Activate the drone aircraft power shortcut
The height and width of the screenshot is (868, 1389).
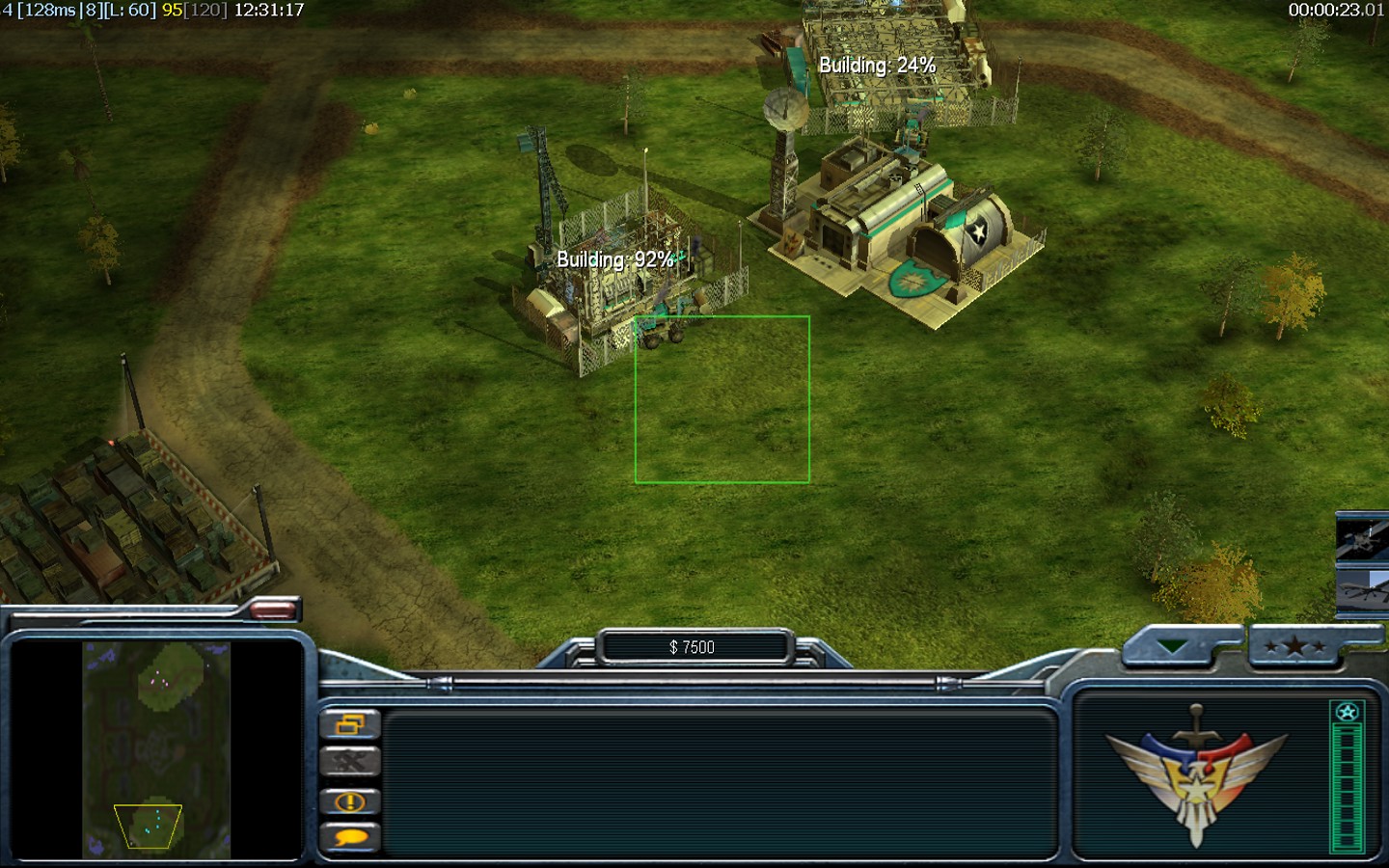[x=1362, y=590]
